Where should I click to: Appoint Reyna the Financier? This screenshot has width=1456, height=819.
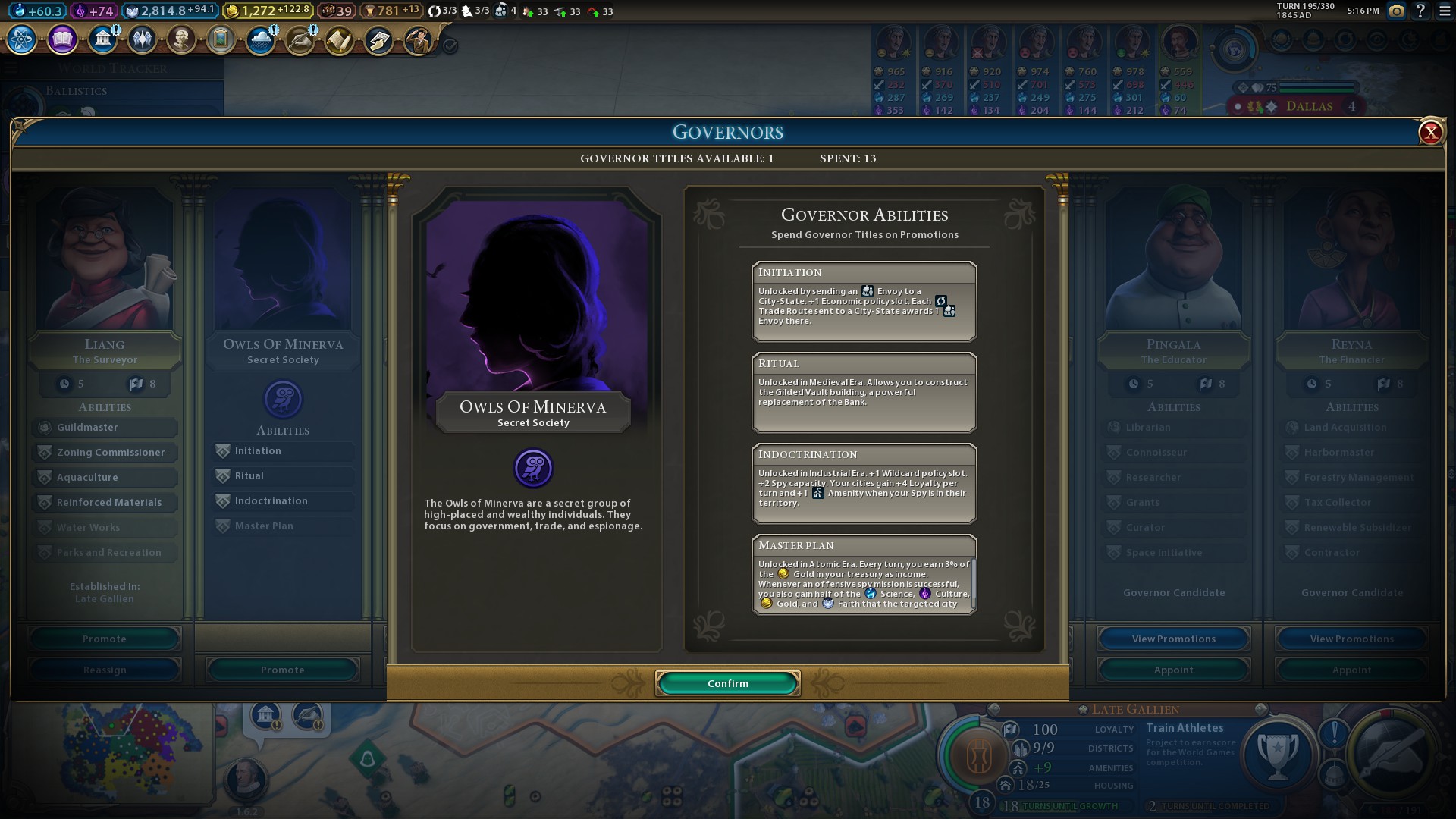tap(1351, 670)
